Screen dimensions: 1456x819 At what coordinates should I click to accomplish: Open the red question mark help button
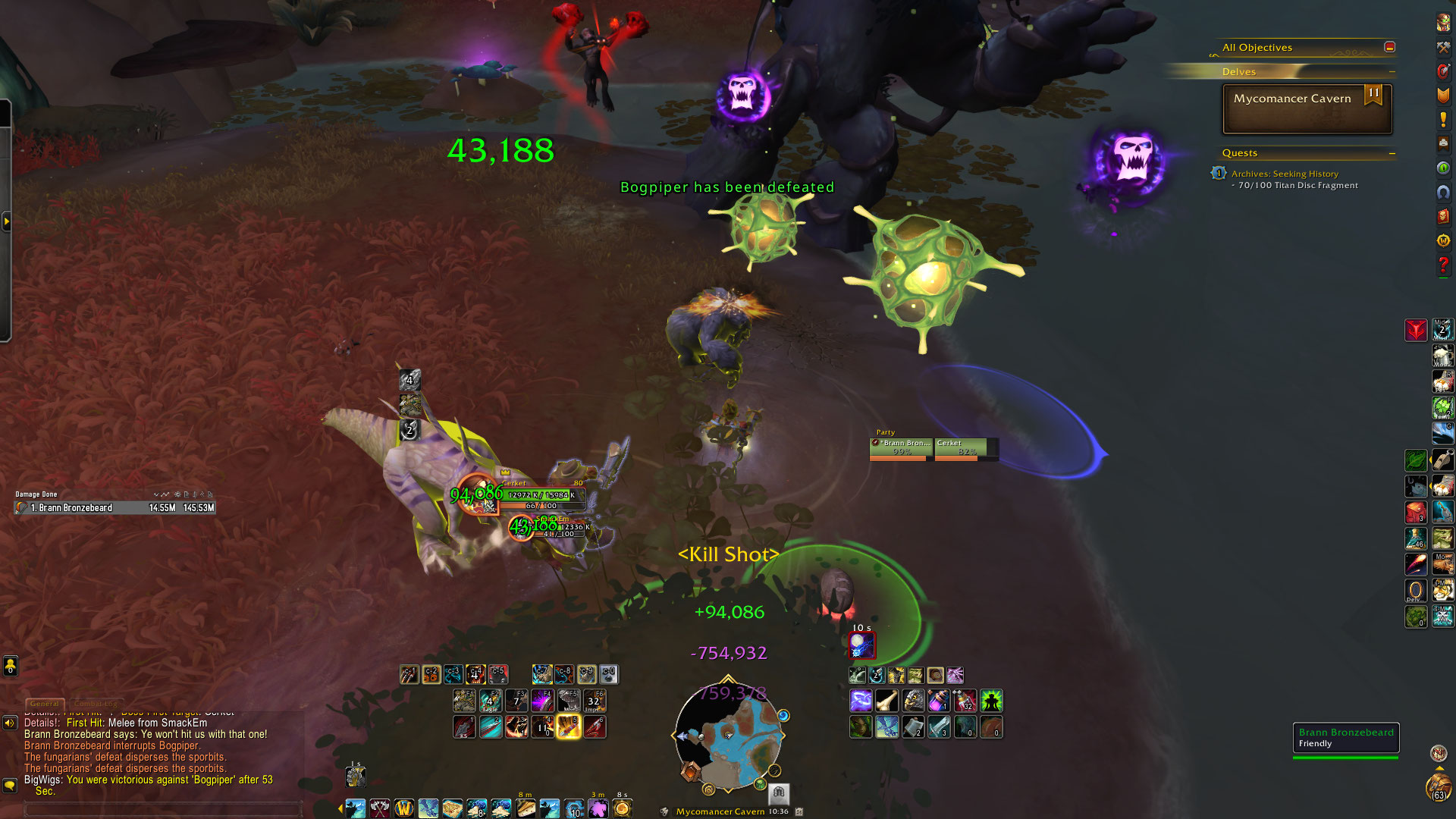[1443, 265]
